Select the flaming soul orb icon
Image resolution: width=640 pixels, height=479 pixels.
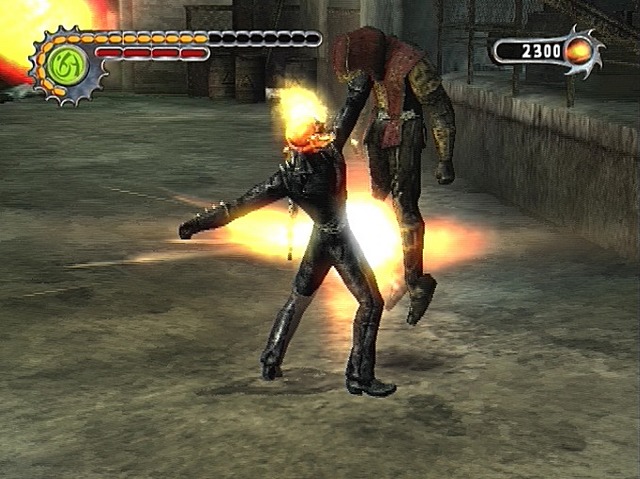(x=579, y=51)
